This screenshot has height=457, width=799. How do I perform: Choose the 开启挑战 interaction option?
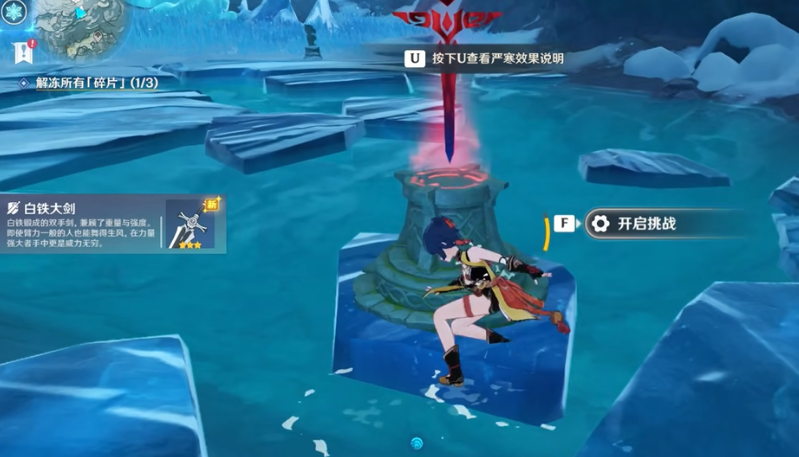(x=644, y=224)
